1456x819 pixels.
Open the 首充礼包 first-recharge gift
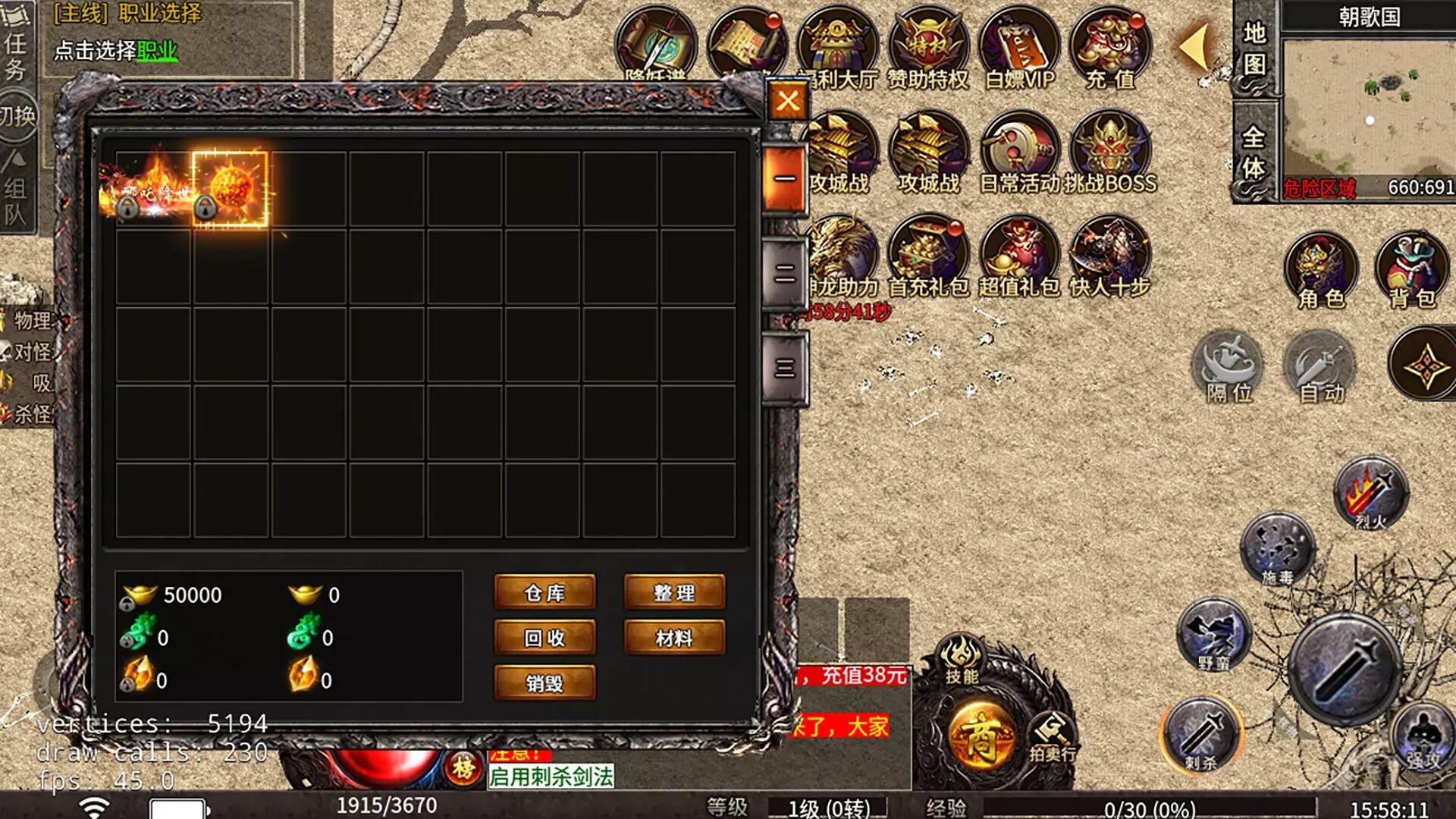click(928, 256)
